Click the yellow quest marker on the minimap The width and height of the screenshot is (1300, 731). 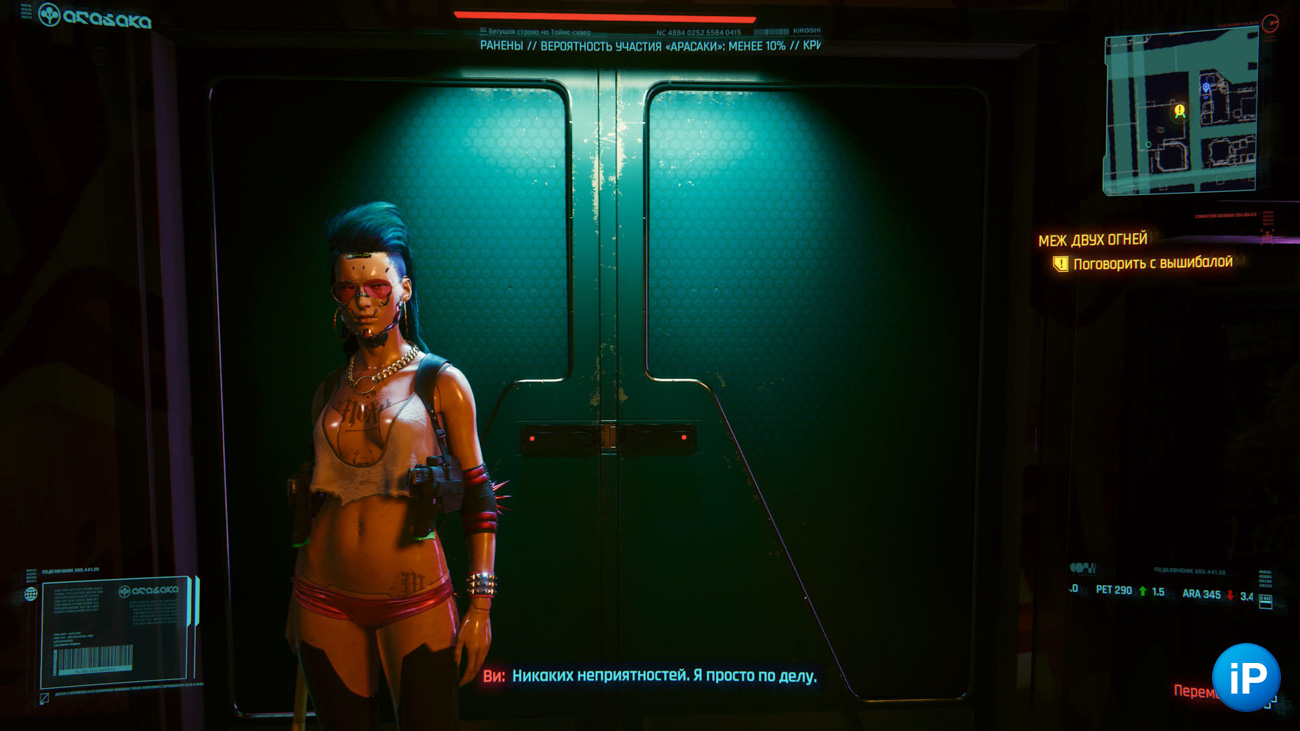tap(1180, 111)
